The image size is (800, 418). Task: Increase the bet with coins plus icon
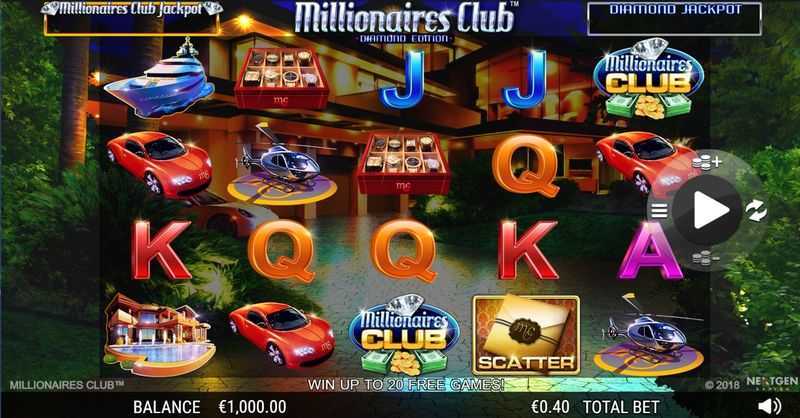(707, 162)
